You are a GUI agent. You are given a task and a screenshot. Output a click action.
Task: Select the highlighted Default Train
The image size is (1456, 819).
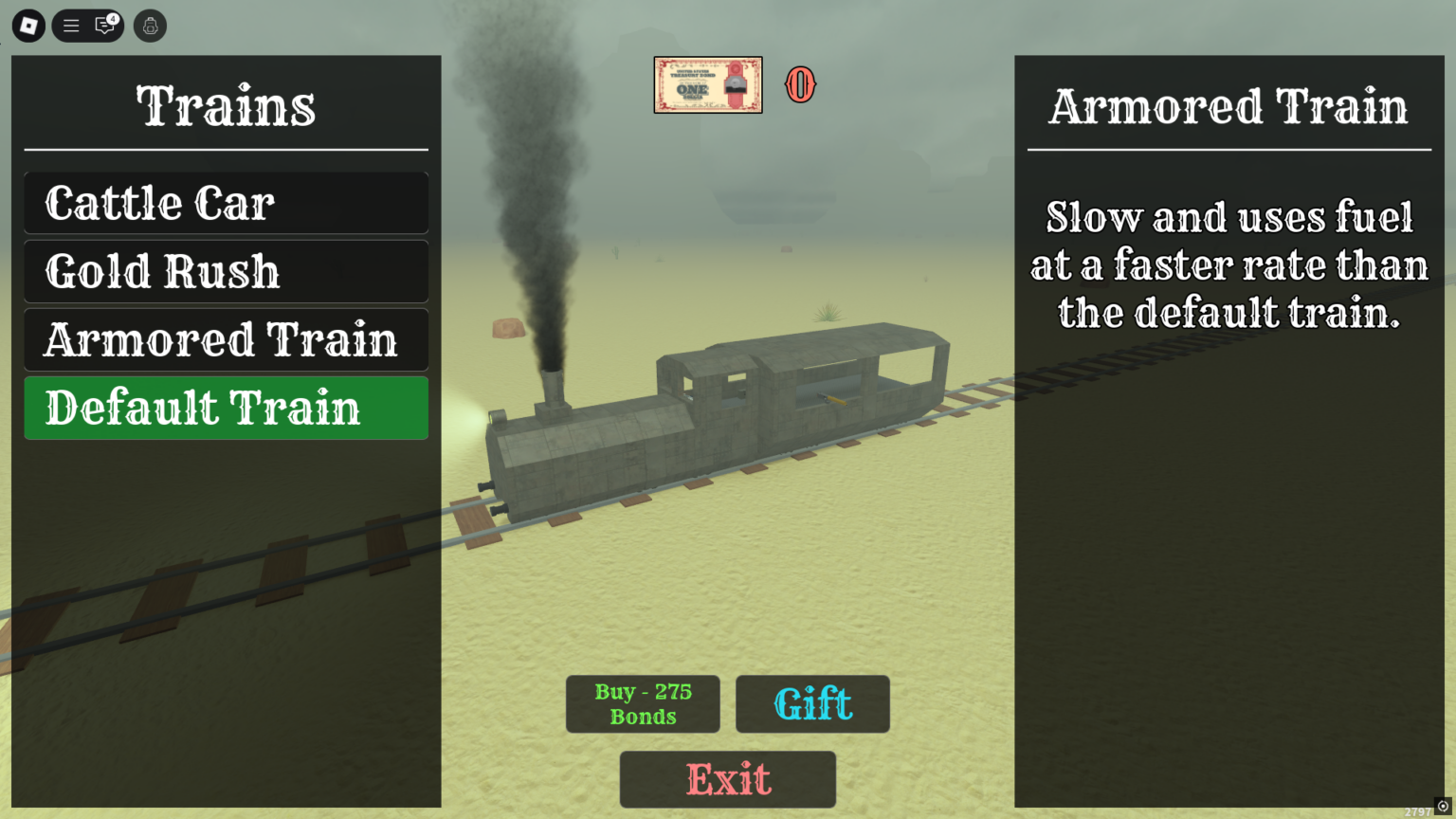pos(226,408)
